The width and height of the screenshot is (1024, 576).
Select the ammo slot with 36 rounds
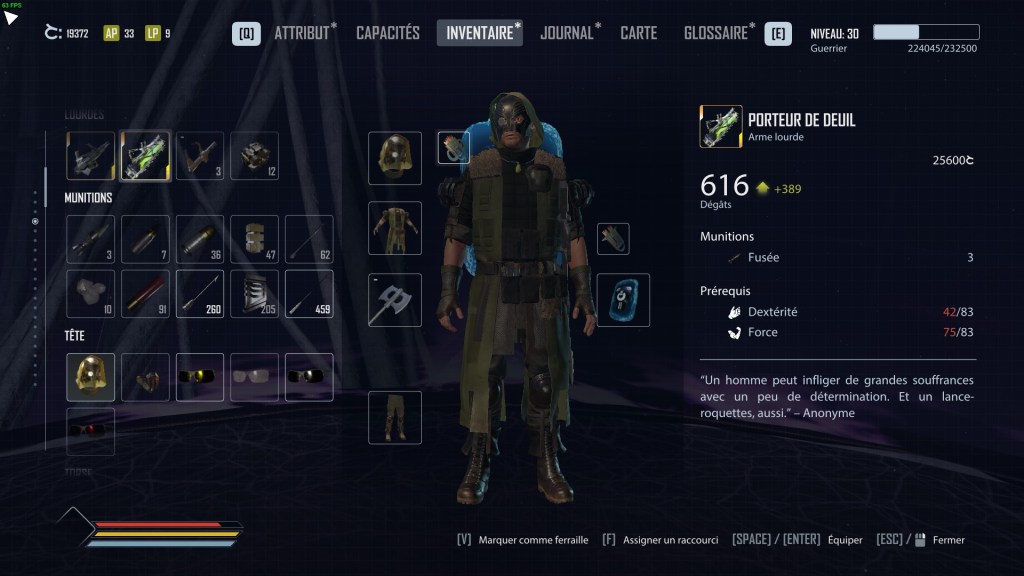pyautogui.click(x=200, y=240)
